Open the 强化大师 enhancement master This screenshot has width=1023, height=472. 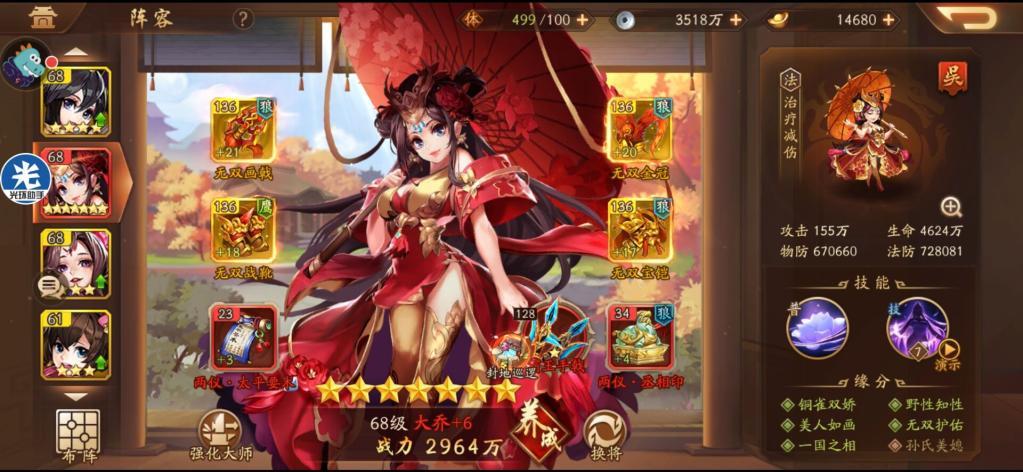220,432
